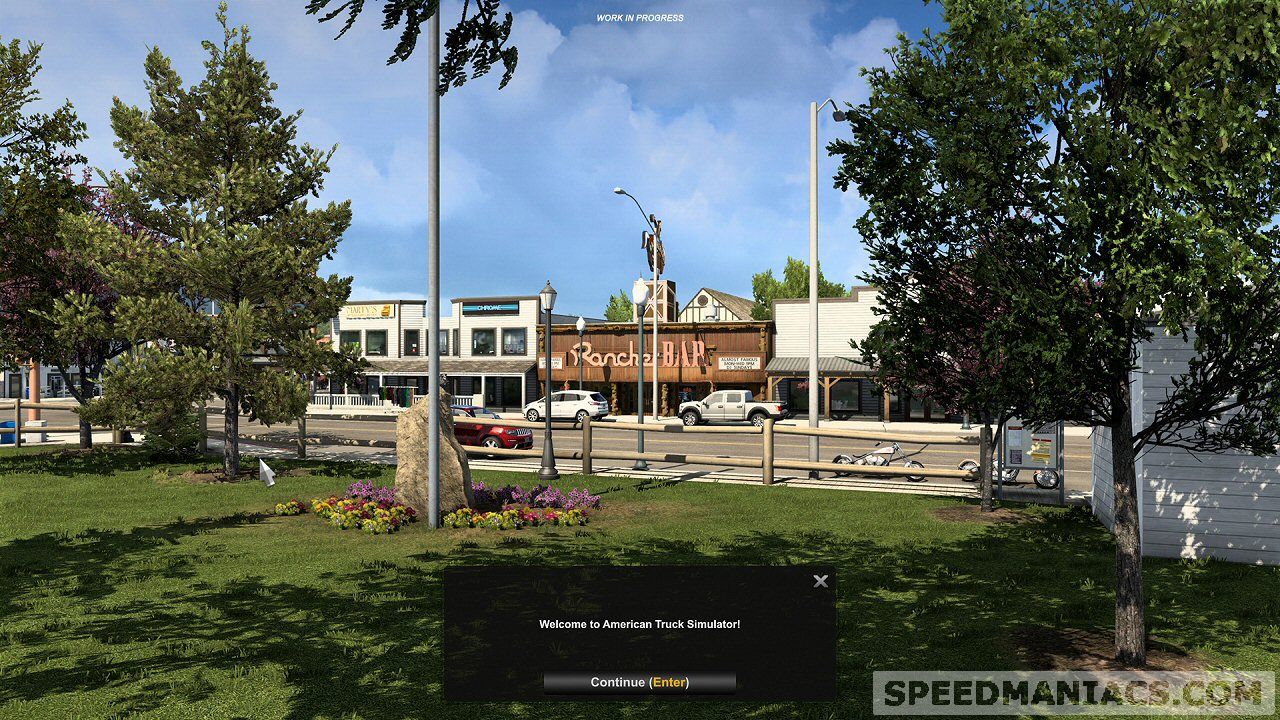Click Continue on the welcome dialog
1280x720 pixels.
(x=639, y=683)
